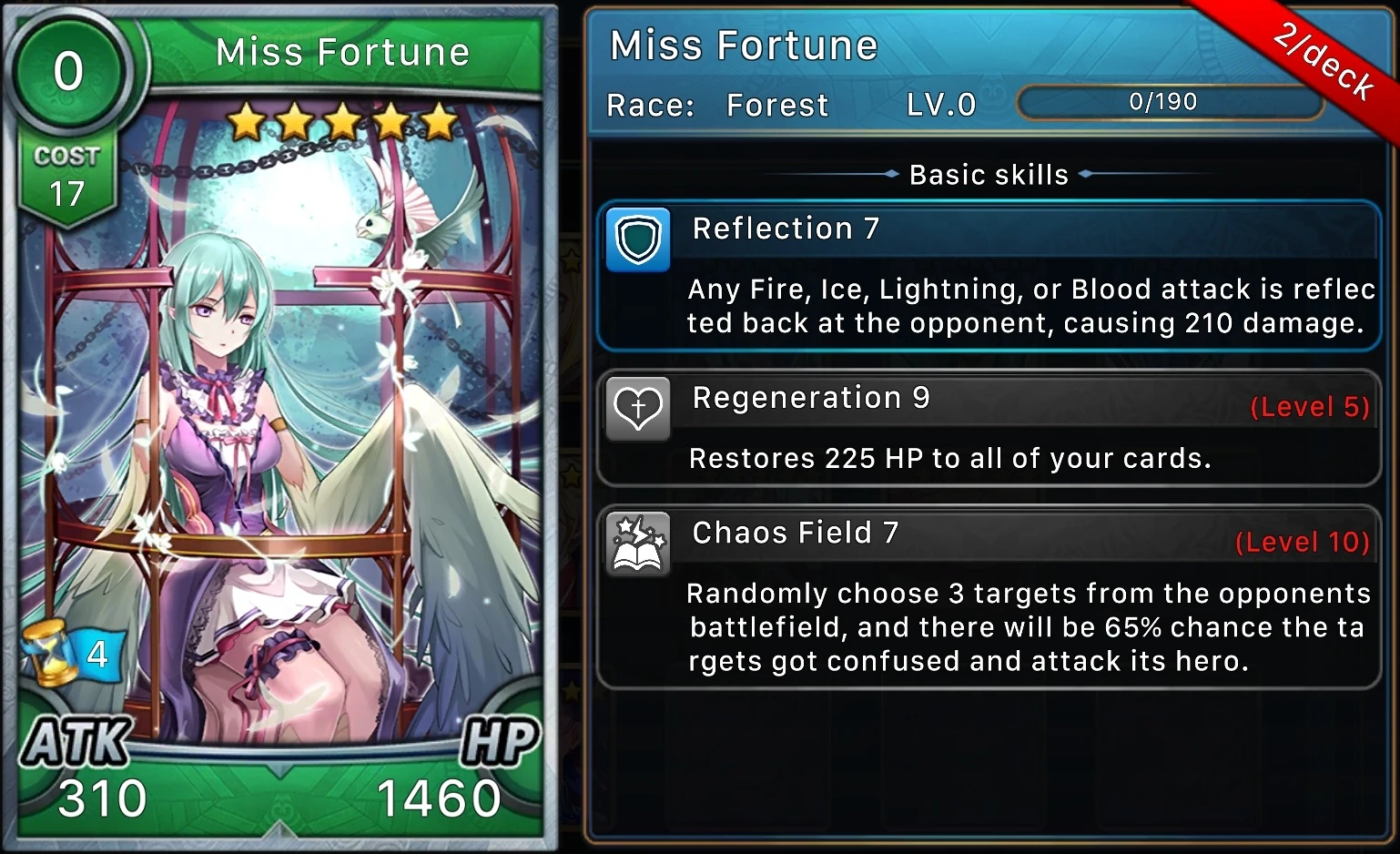Click the 0/190 experience progress bar

pyautogui.click(x=1170, y=102)
